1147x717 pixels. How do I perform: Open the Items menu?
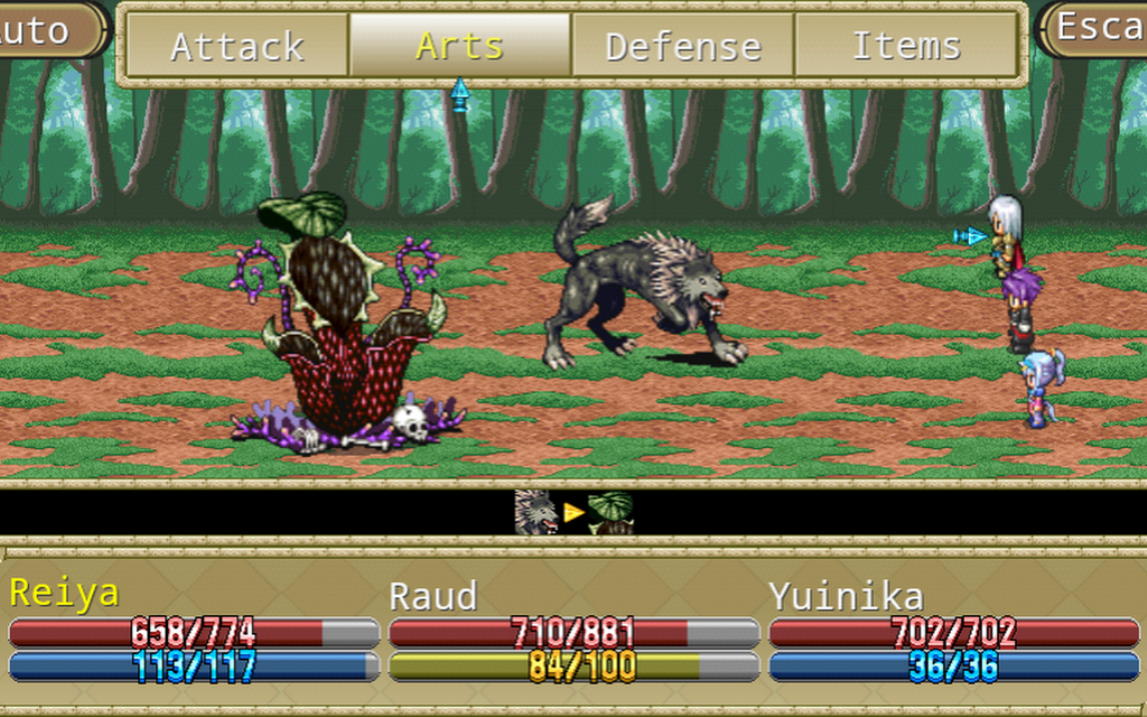[906, 46]
